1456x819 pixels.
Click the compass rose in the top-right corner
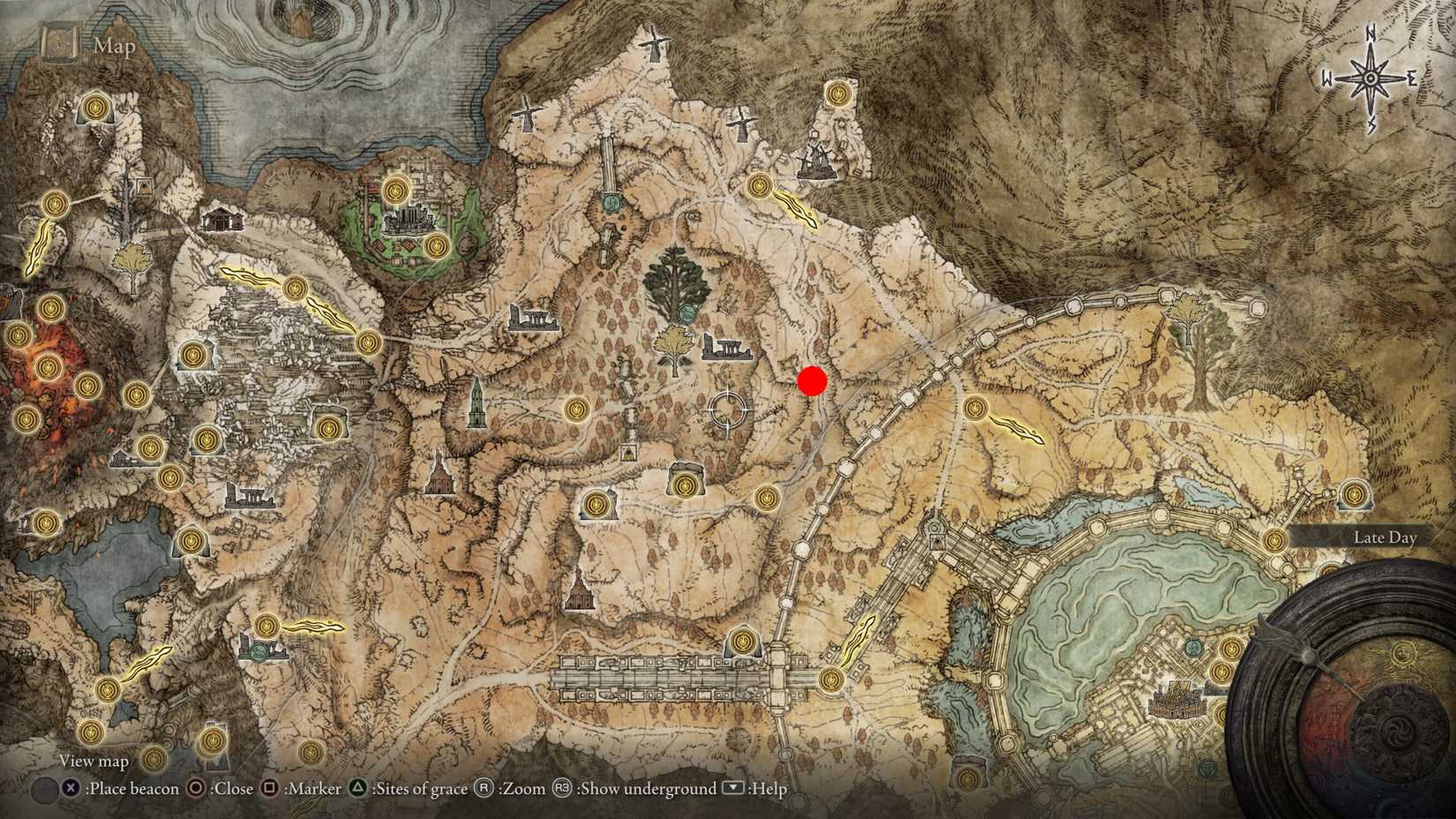[1370, 79]
